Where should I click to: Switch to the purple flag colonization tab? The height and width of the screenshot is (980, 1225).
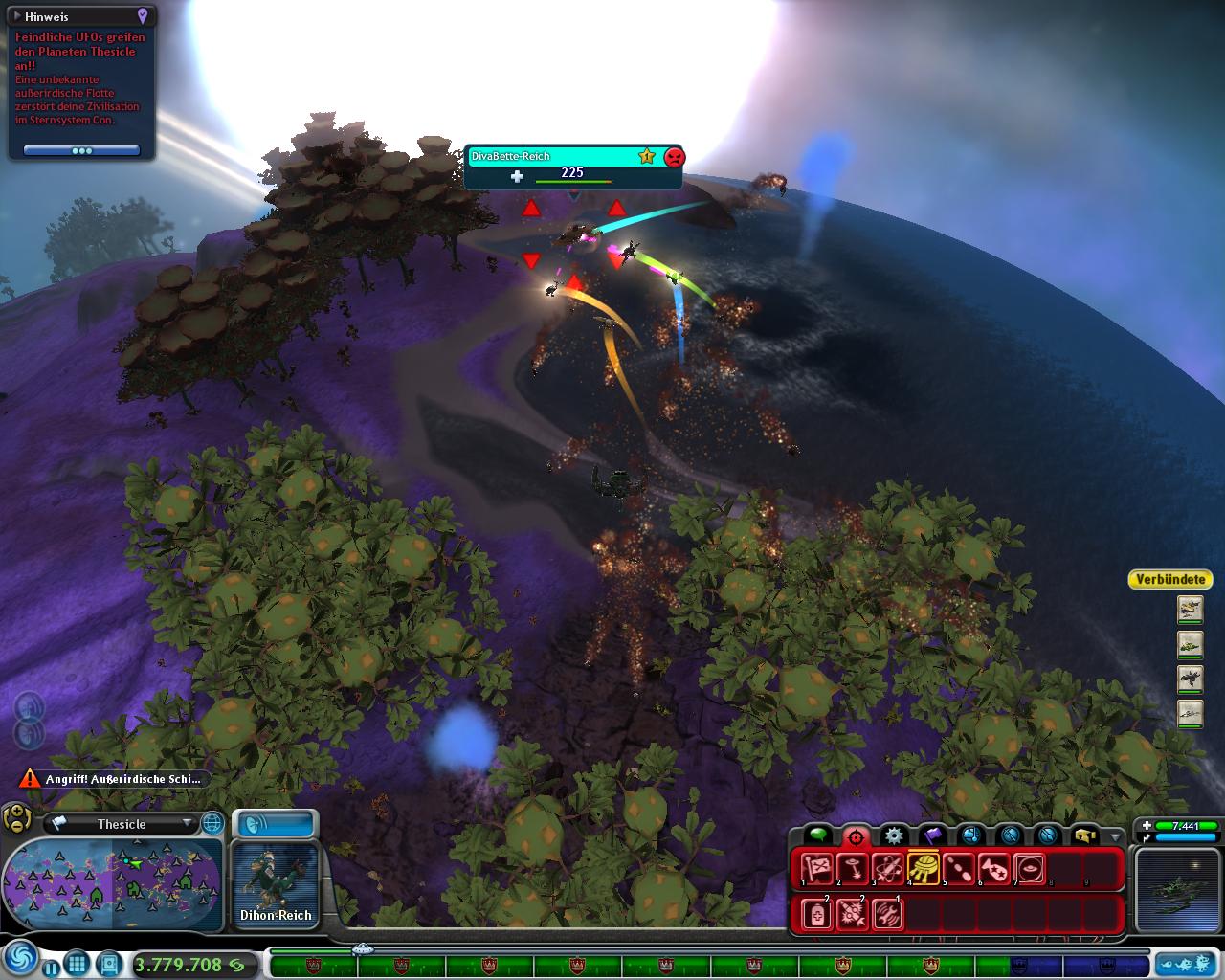932,835
